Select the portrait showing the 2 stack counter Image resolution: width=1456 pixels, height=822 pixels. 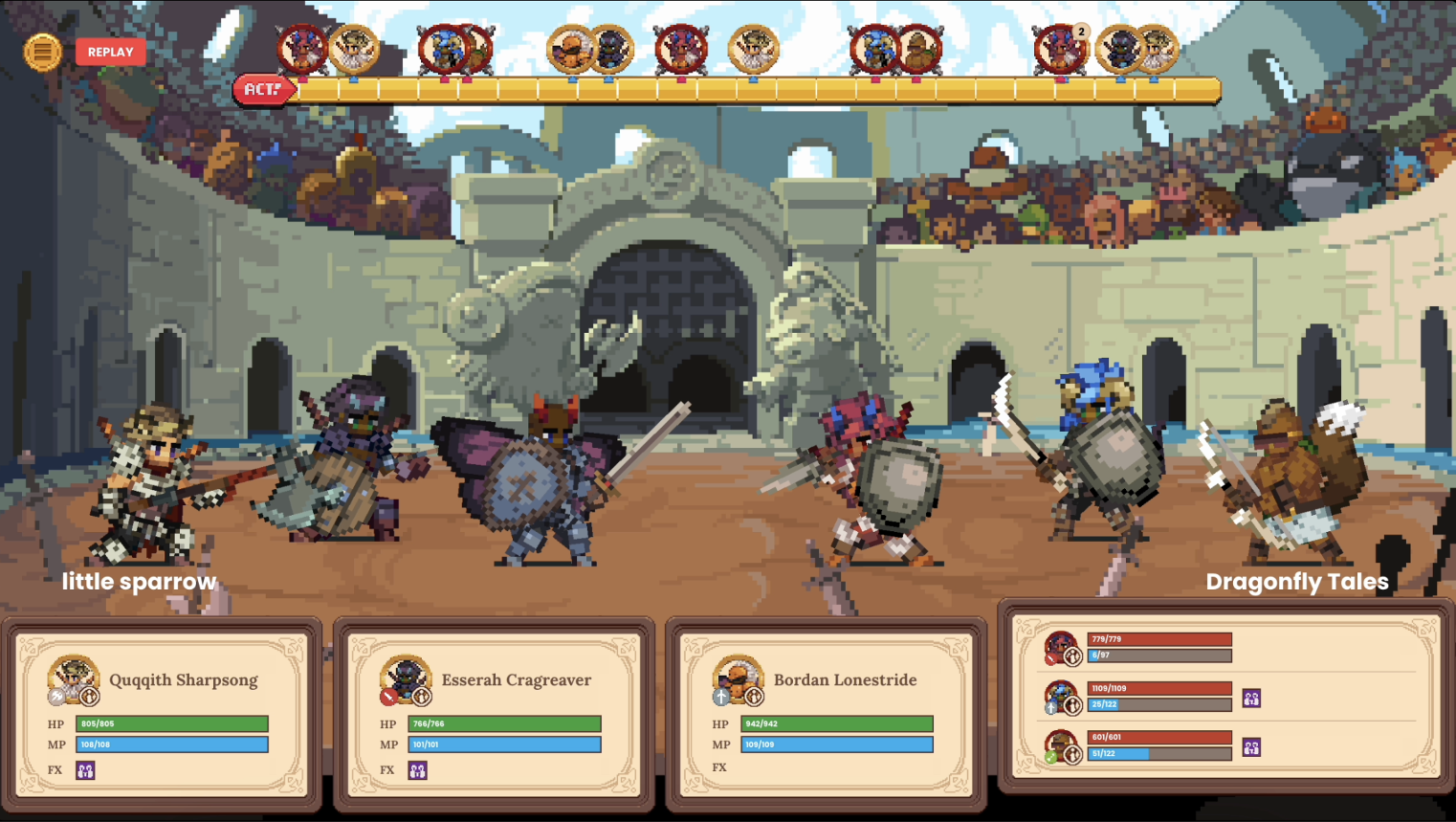coord(1061,50)
